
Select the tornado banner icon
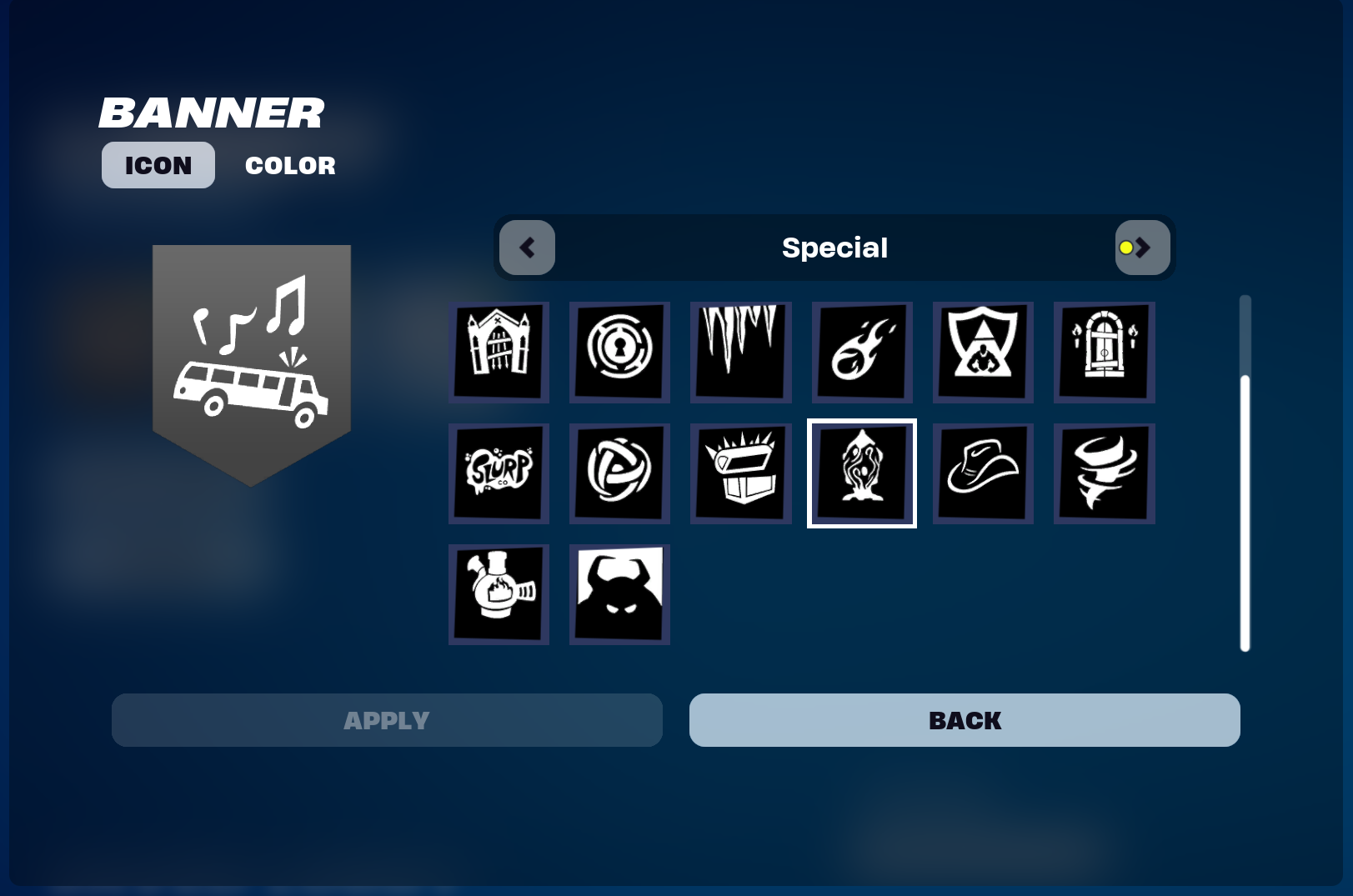(x=1103, y=473)
